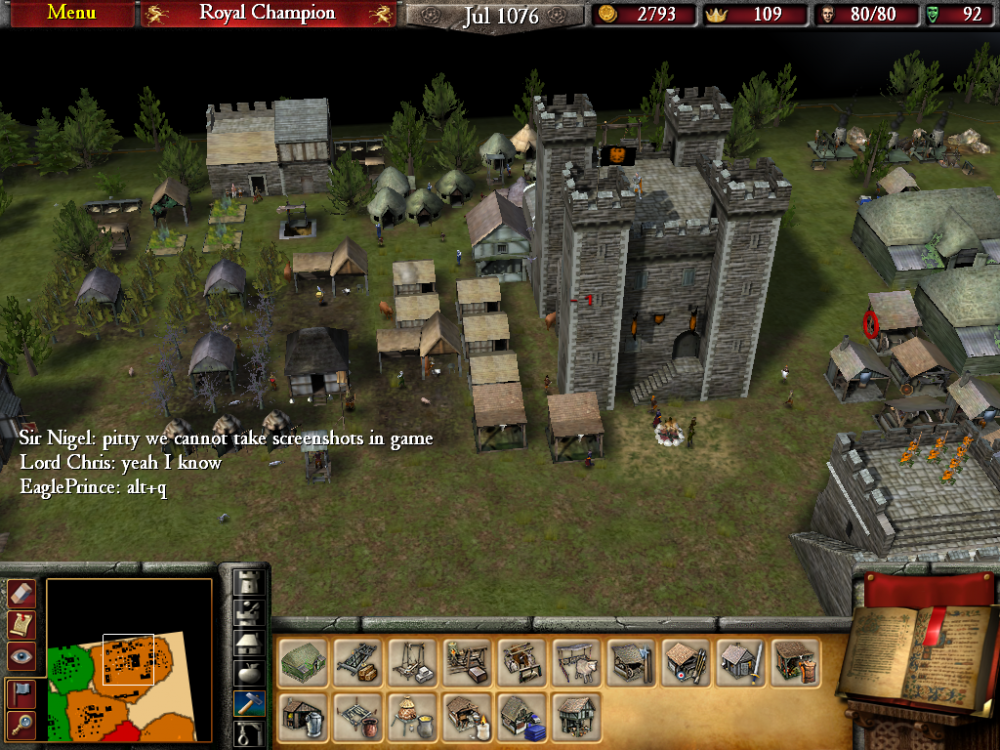Select the workshop with archery target

(x=685, y=662)
